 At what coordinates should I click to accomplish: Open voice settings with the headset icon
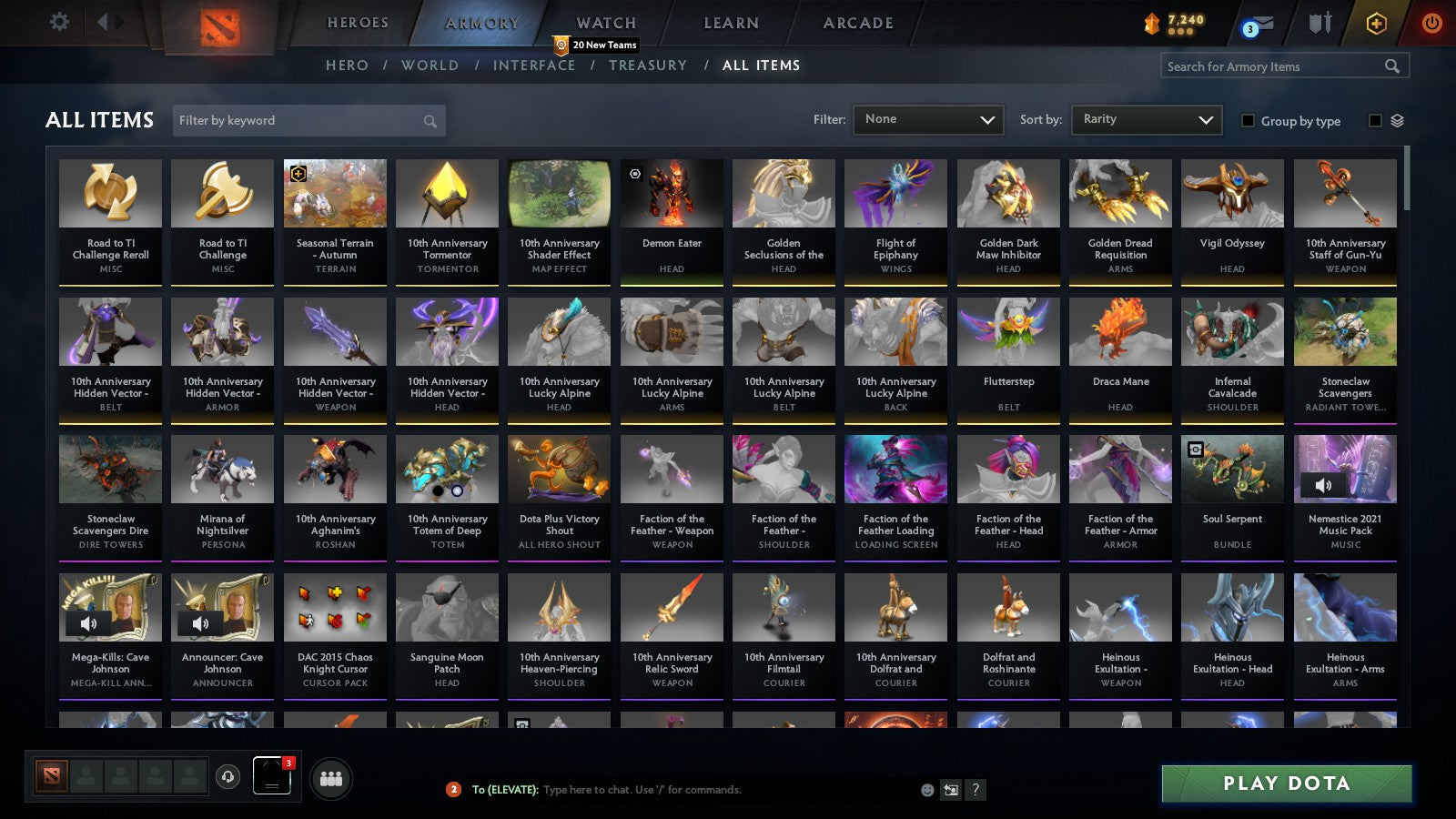coord(227,778)
